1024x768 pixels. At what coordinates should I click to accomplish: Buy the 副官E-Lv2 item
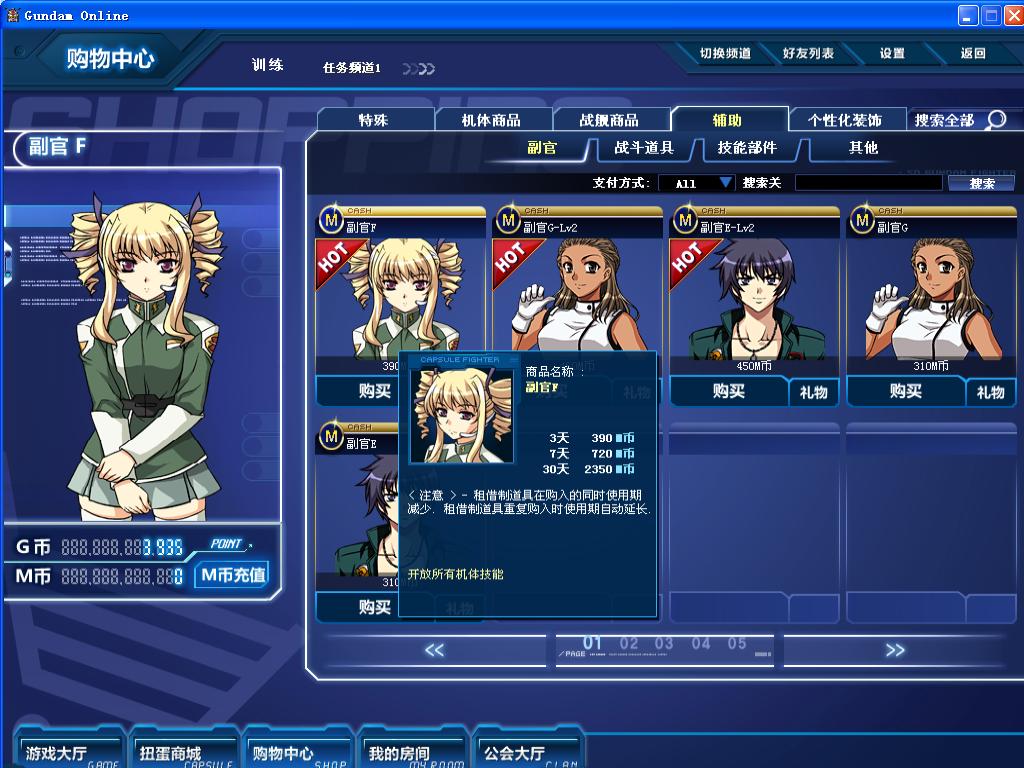729,392
